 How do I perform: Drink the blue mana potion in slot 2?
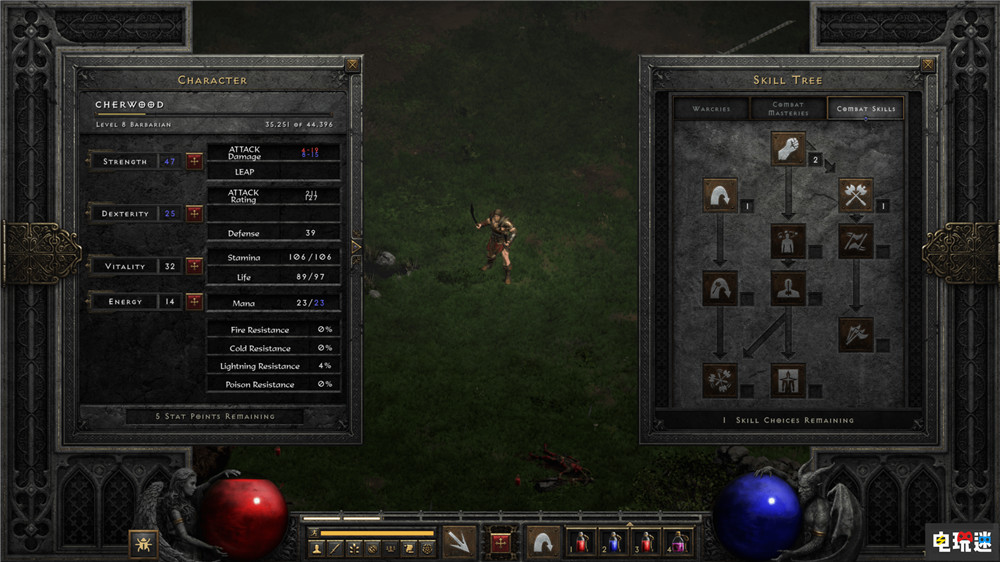615,542
